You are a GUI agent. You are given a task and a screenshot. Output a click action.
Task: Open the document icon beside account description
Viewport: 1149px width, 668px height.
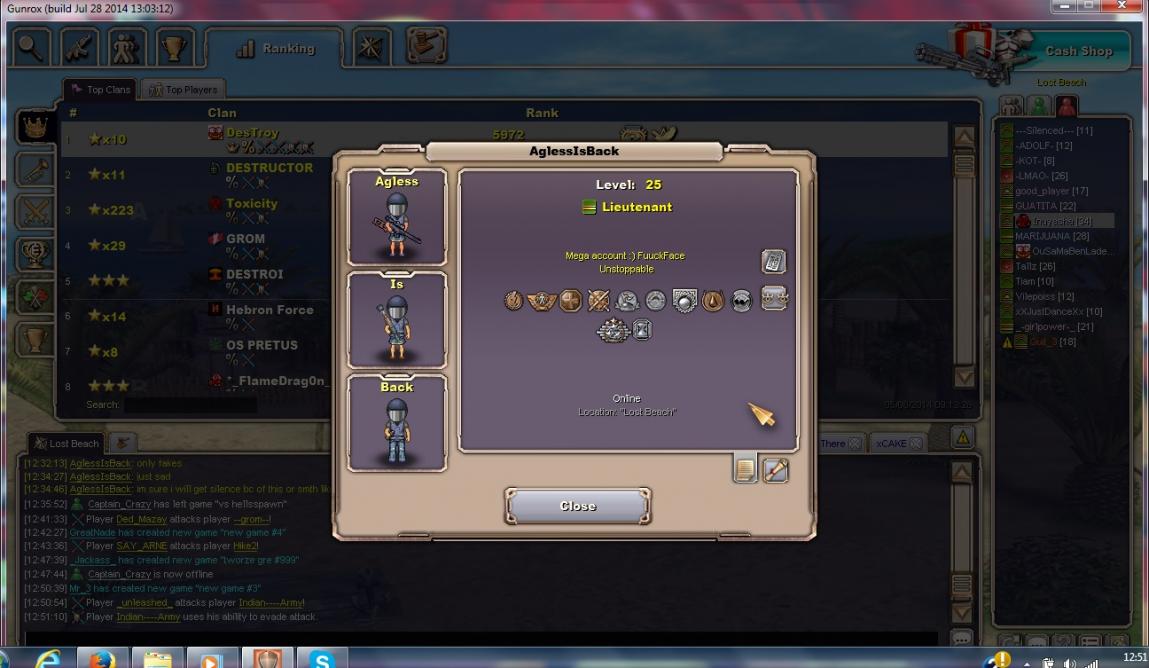coord(773,261)
